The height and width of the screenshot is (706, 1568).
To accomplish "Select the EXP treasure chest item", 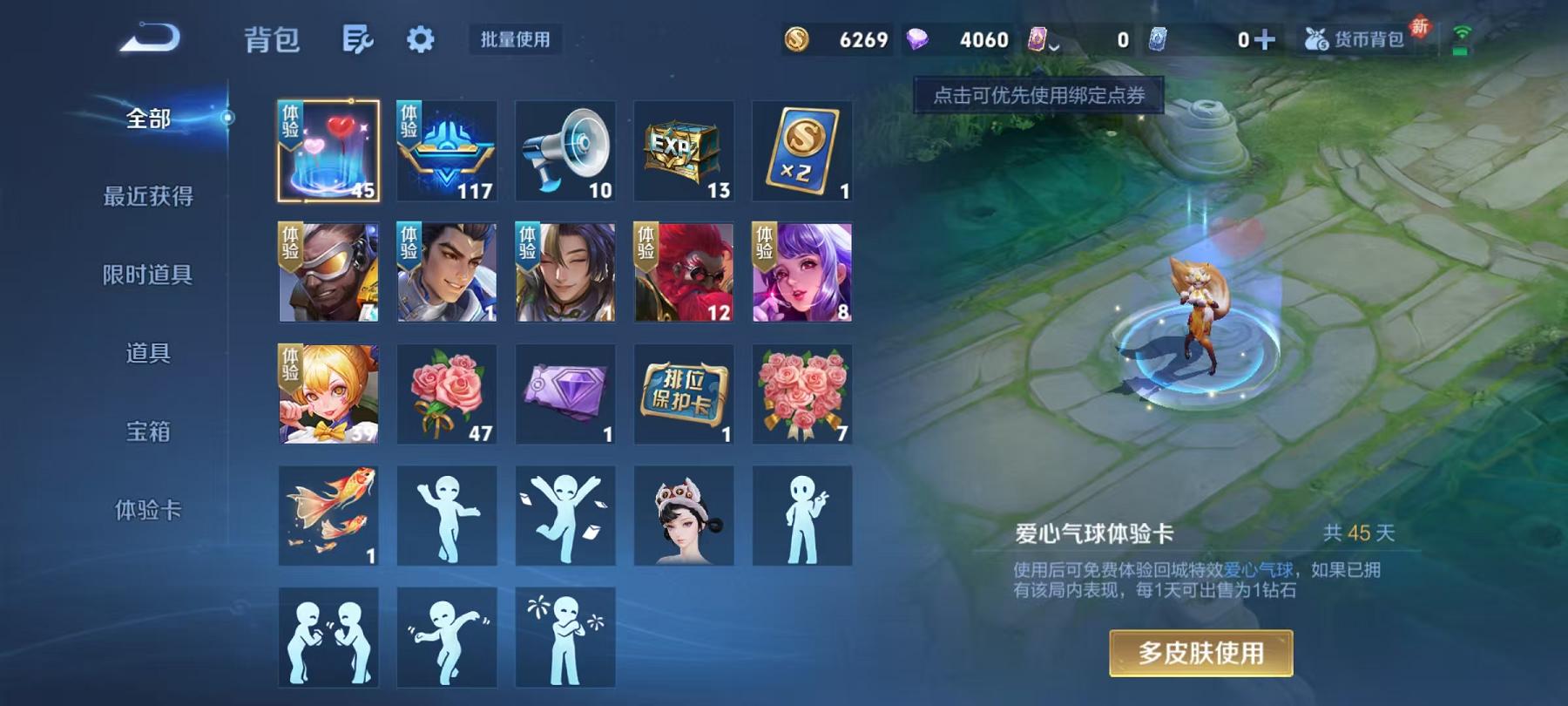I will point(683,150).
